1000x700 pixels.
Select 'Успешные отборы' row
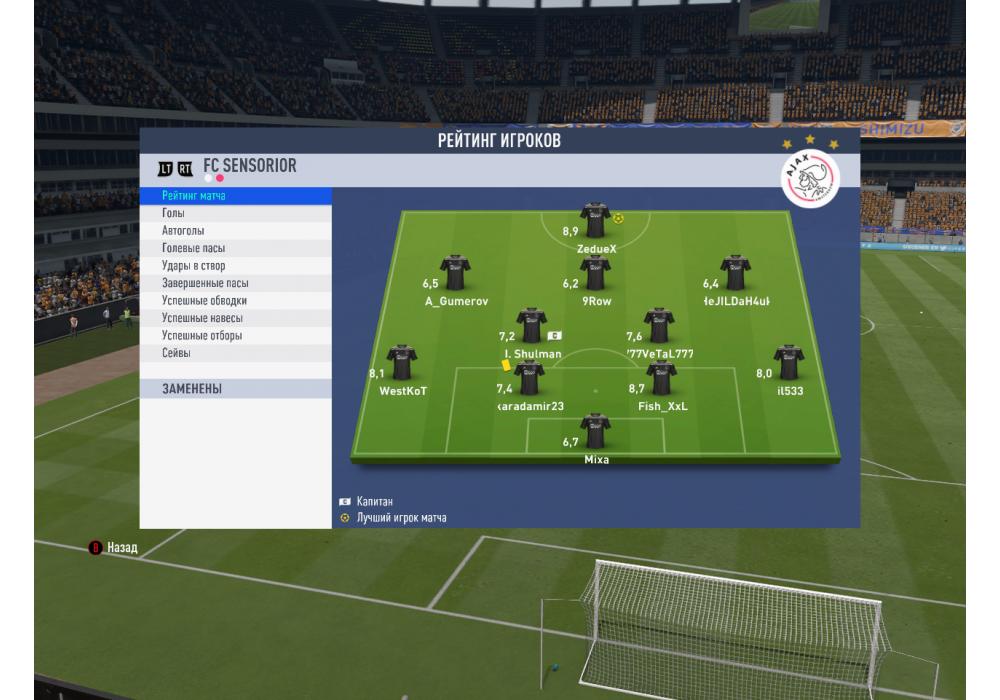235,336
